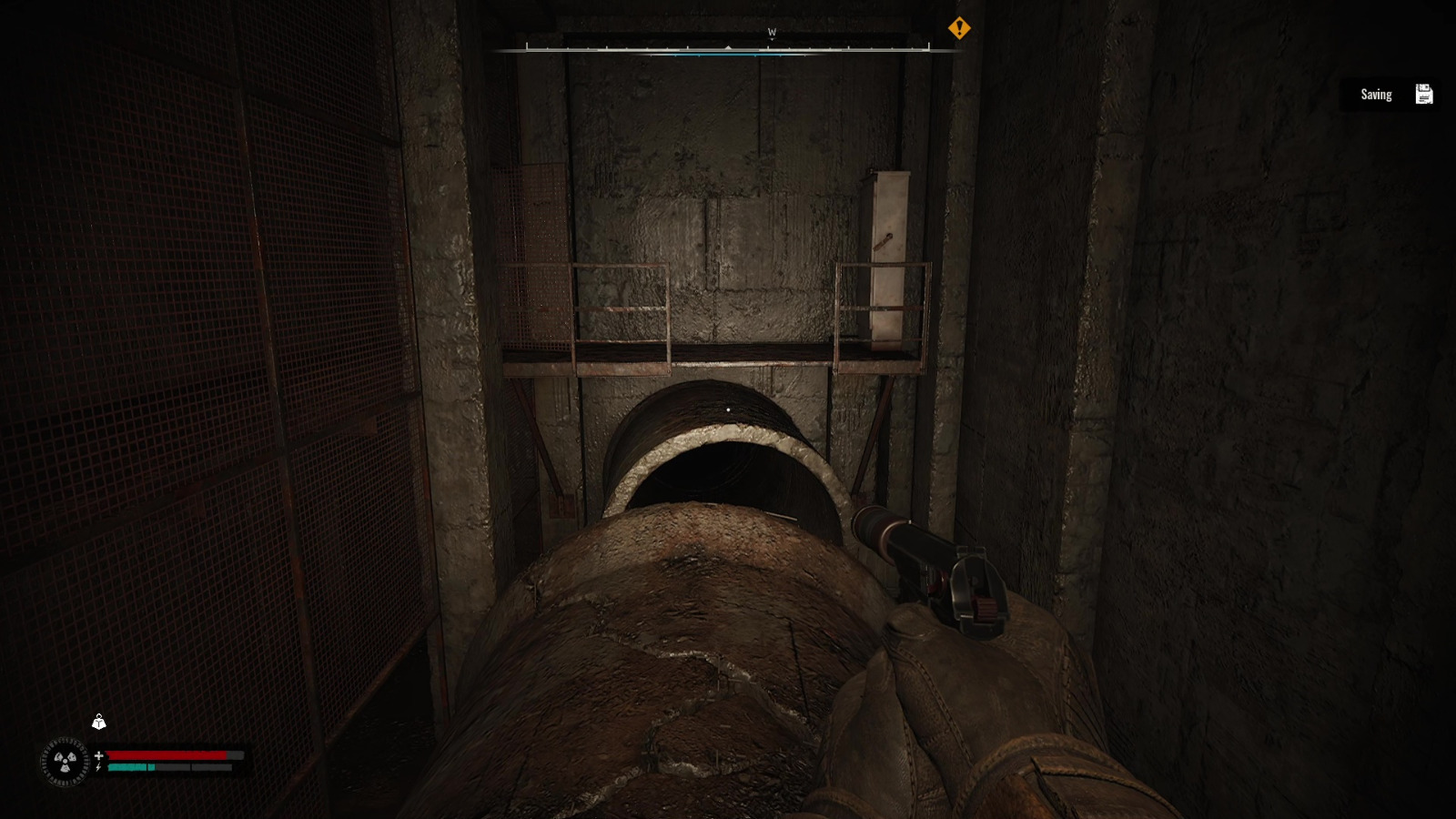Click the player heading triangle on the compass
Image resolution: width=1456 pixels, height=819 pixels.
tap(728, 47)
